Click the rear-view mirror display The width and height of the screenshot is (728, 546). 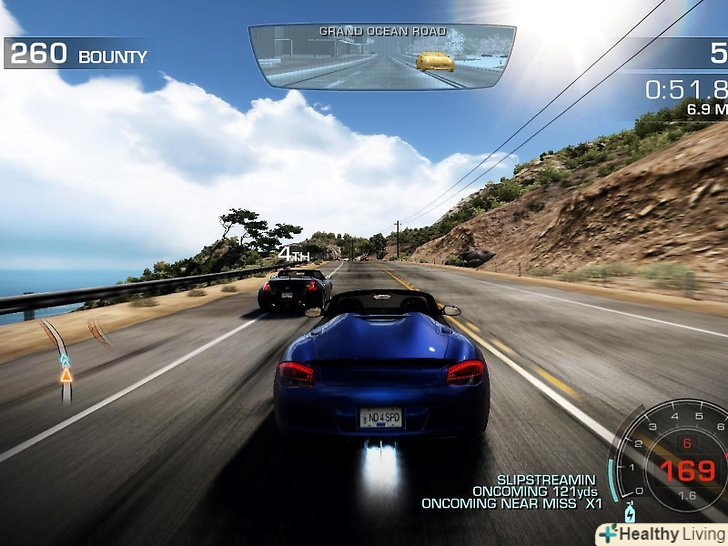(381, 57)
